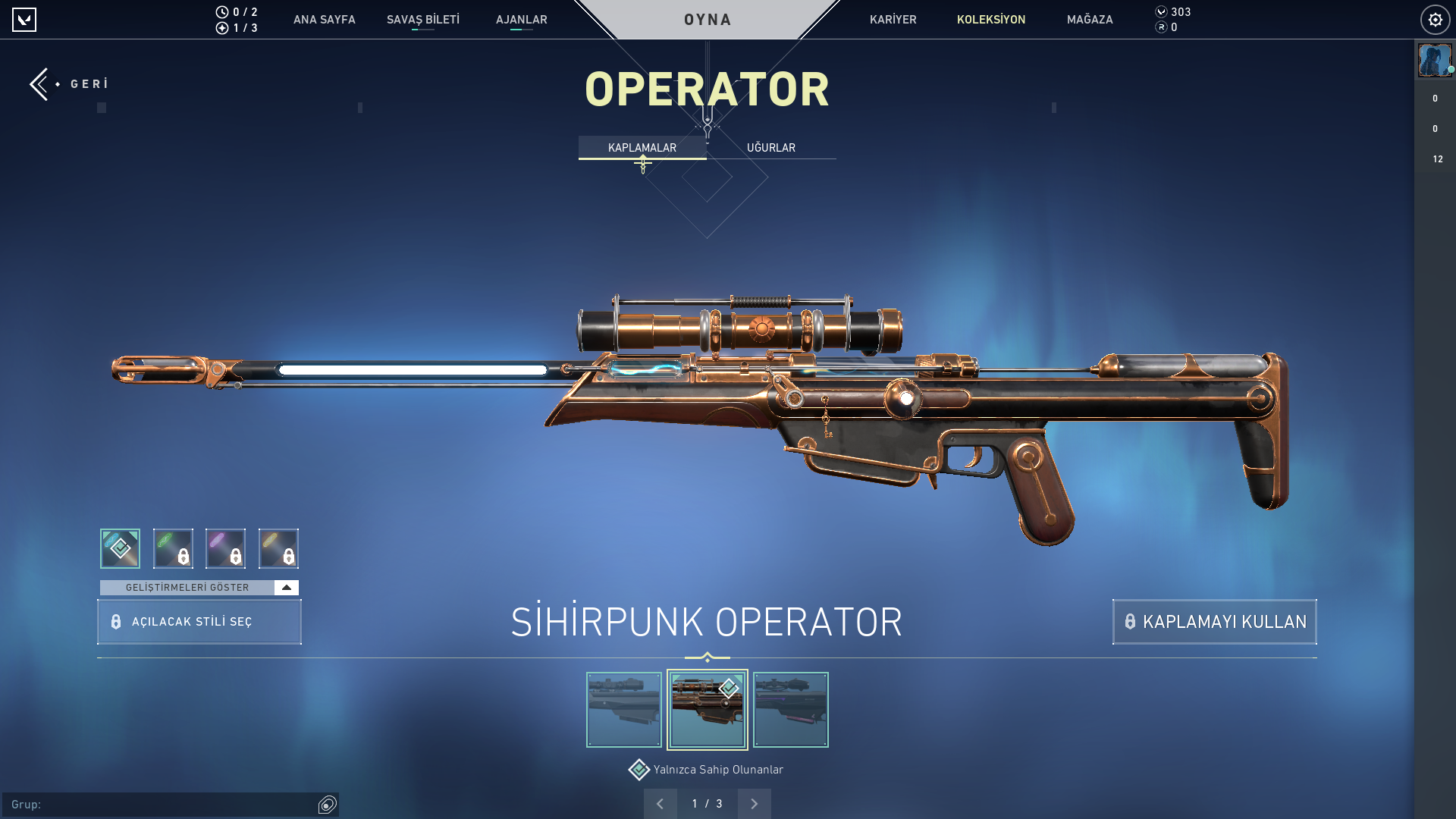Click the OYNA play button
This screenshot has height=819, width=1456.
[x=707, y=20]
